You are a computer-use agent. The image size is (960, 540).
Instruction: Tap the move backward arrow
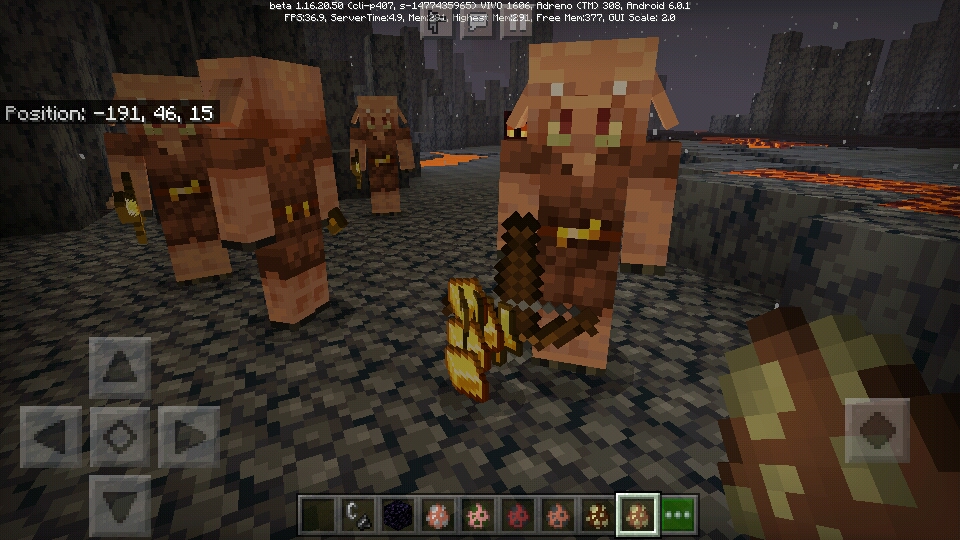[x=119, y=503]
